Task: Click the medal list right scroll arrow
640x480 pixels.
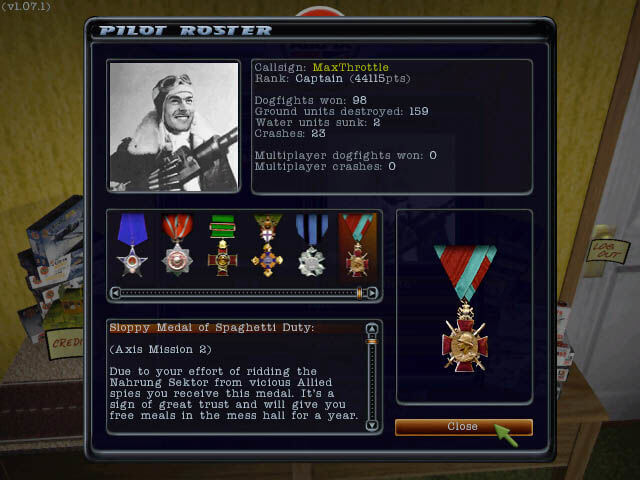Action: (x=374, y=294)
